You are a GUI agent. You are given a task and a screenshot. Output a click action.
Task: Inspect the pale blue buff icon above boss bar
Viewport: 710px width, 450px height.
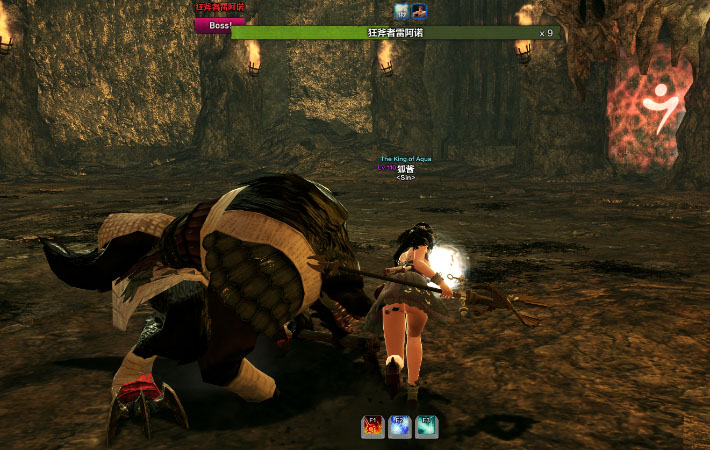pos(401,11)
